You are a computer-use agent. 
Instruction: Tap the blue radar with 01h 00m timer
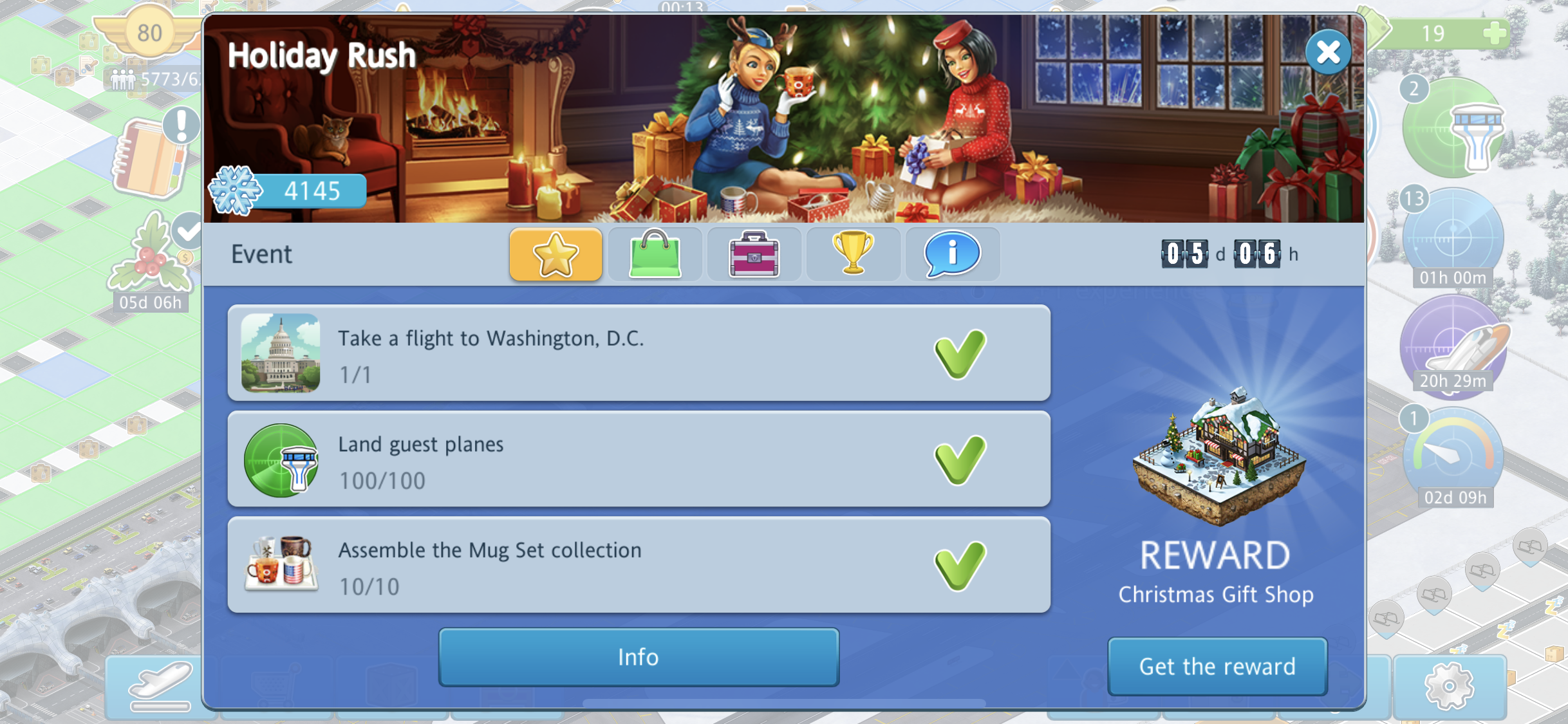pos(1453,239)
